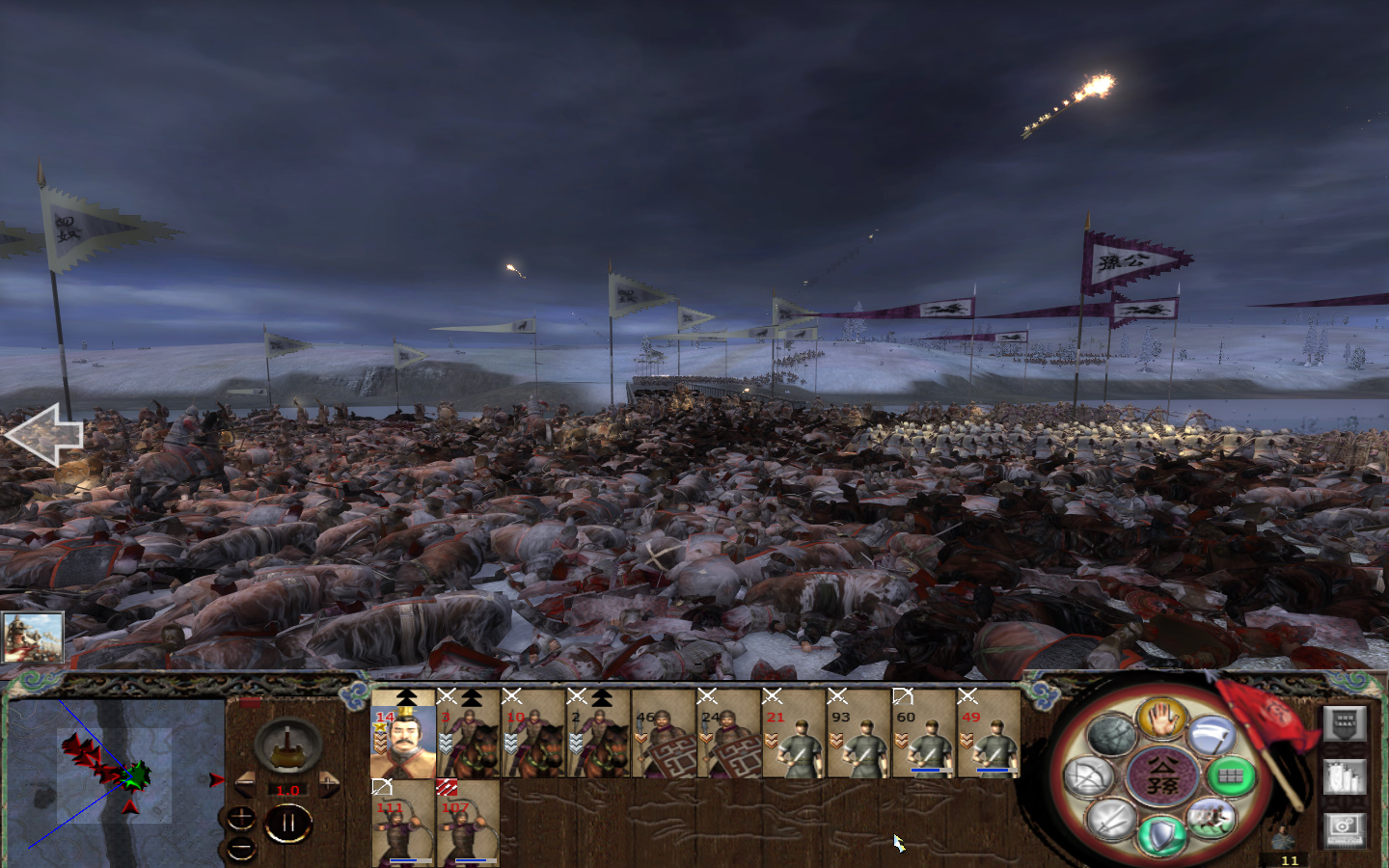The image size is (1389, 868).
Task: Increase battle speed with the plus arrow
Action: [x=329, y=782]
